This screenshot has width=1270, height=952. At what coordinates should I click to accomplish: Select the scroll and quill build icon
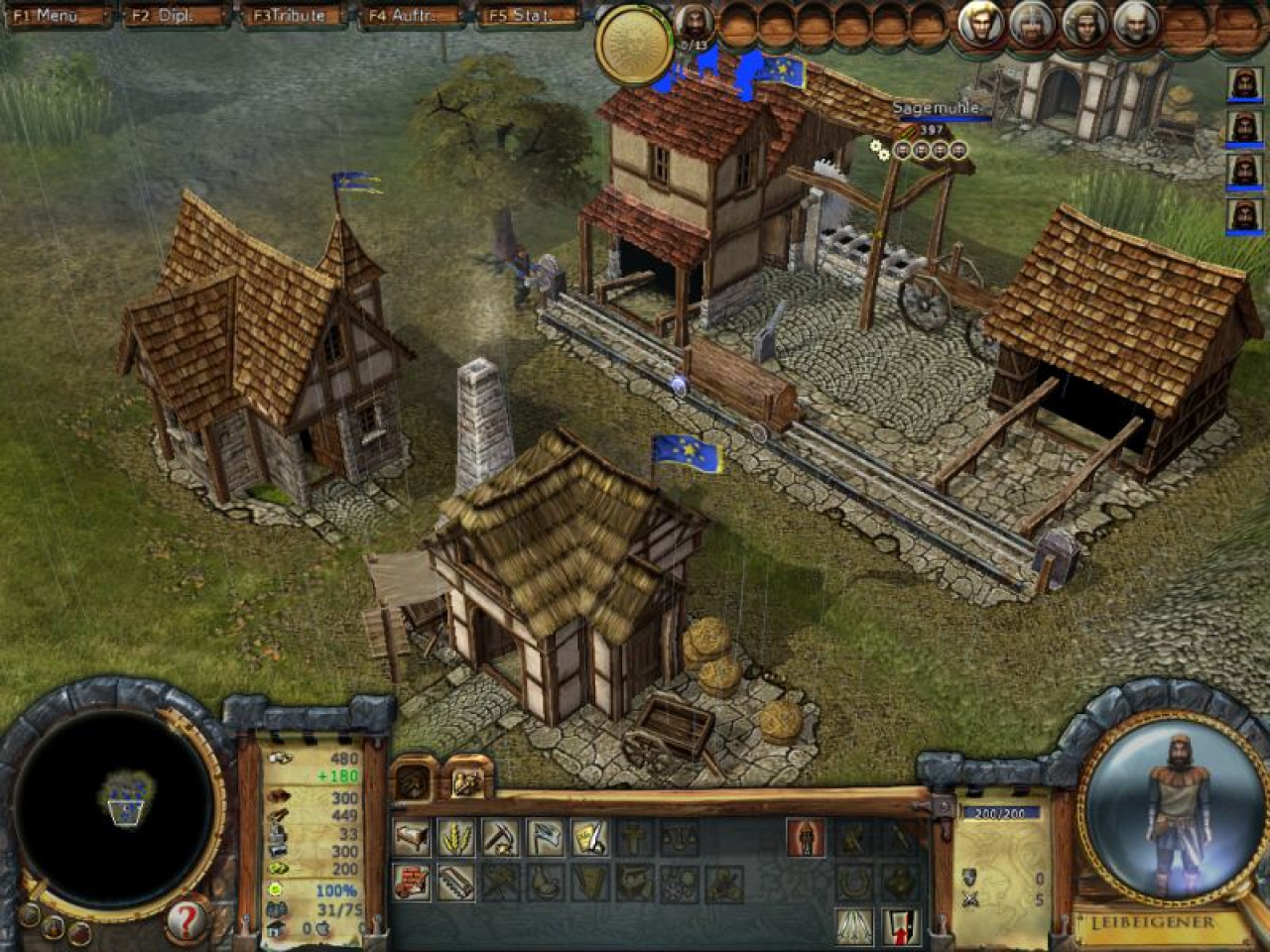(589, 838)
